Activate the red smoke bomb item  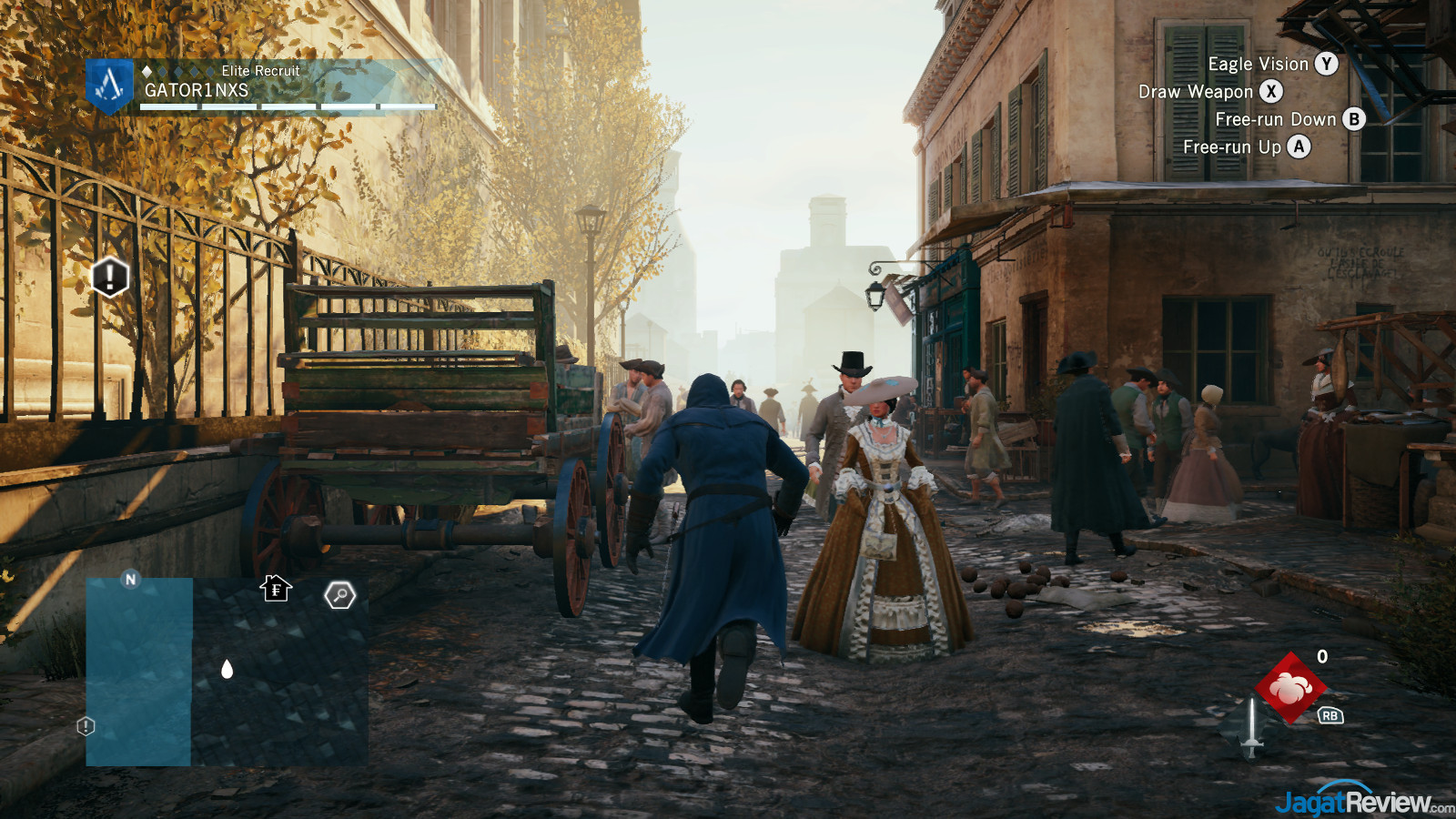click(1290, 688)
